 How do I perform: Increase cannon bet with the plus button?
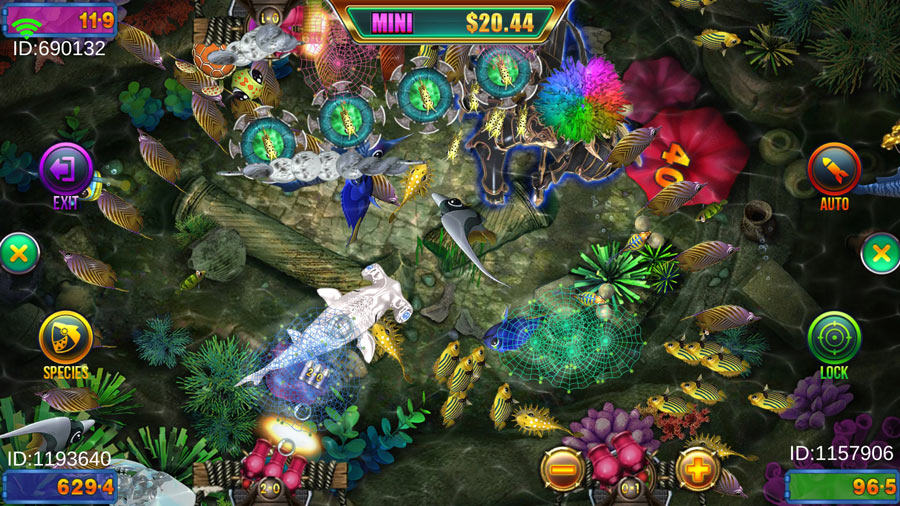[x=698, y=468]
